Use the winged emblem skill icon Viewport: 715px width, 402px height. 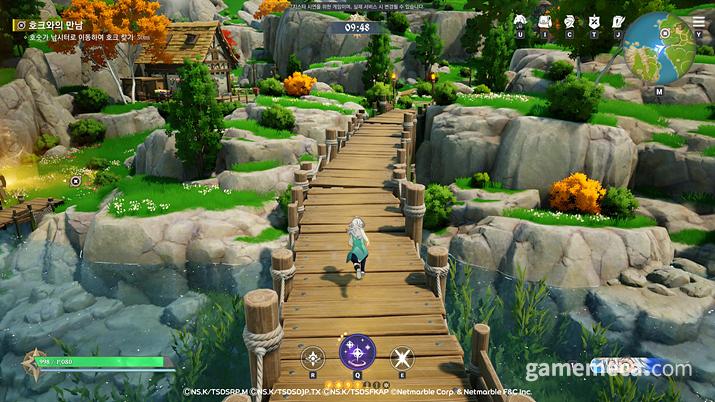point(313,356)
